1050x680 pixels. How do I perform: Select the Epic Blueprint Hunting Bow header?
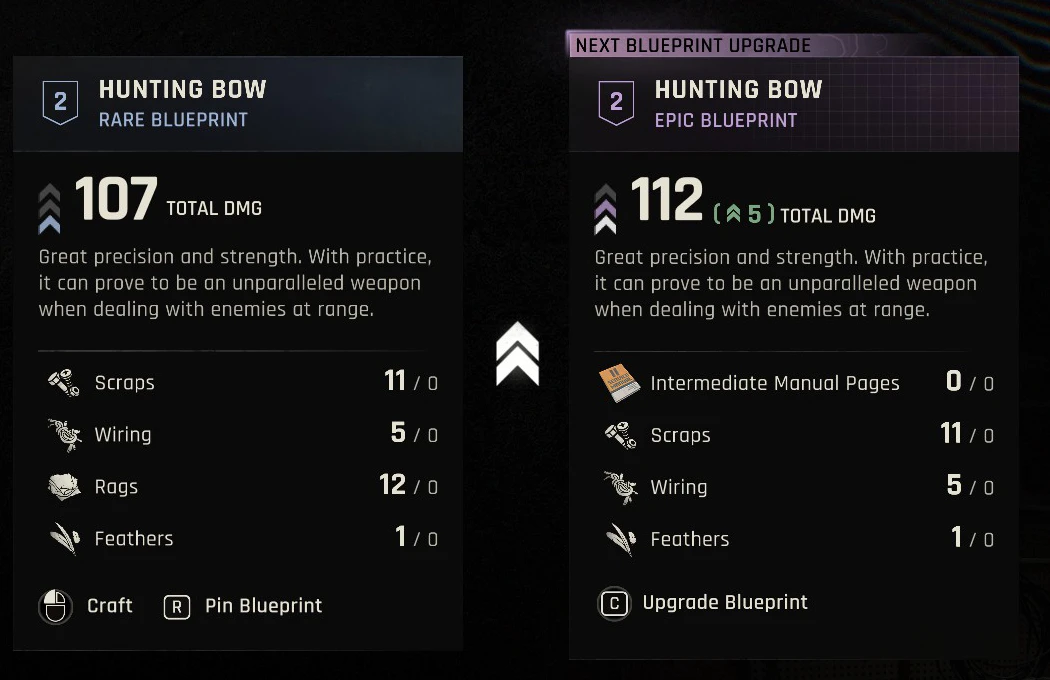click(794, 104)
